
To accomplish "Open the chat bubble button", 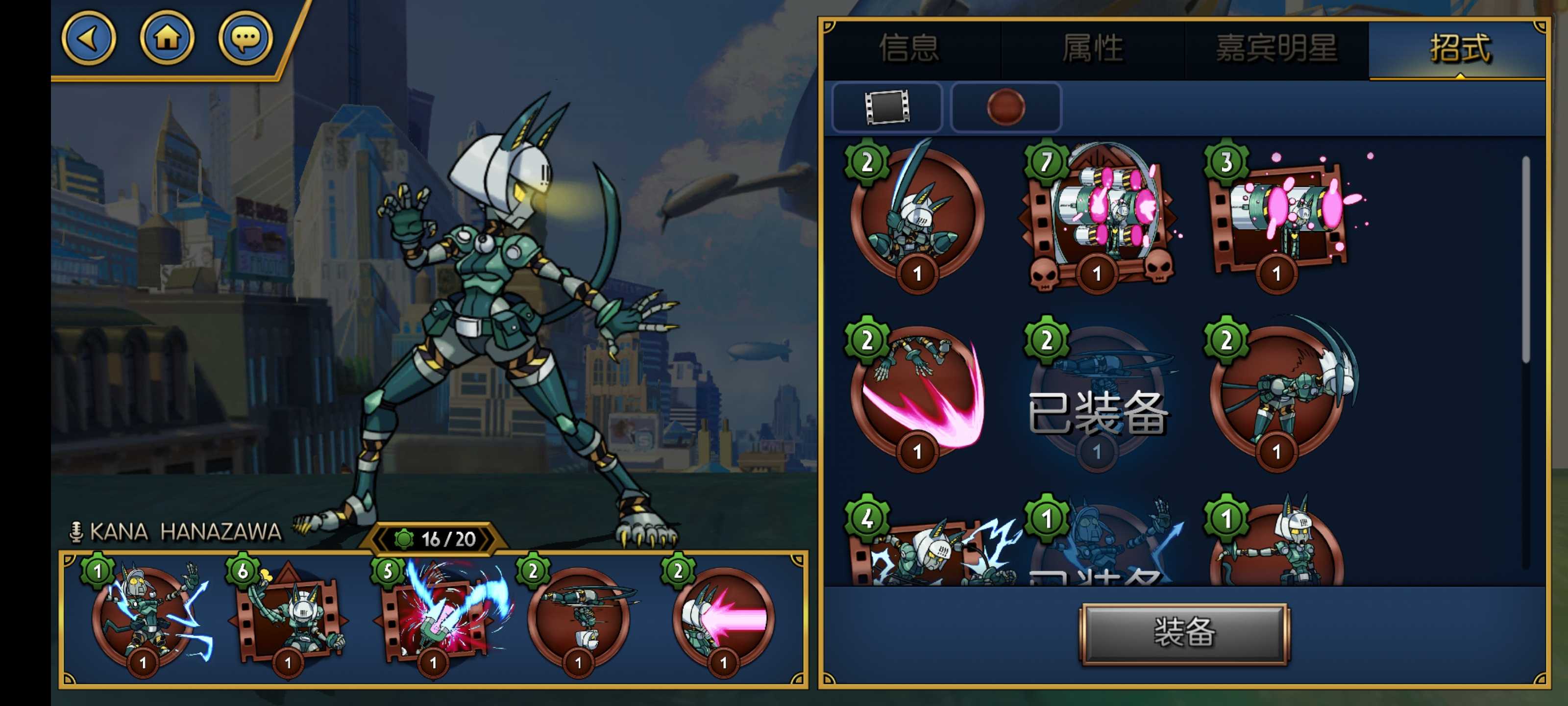I will coord(245,38).
